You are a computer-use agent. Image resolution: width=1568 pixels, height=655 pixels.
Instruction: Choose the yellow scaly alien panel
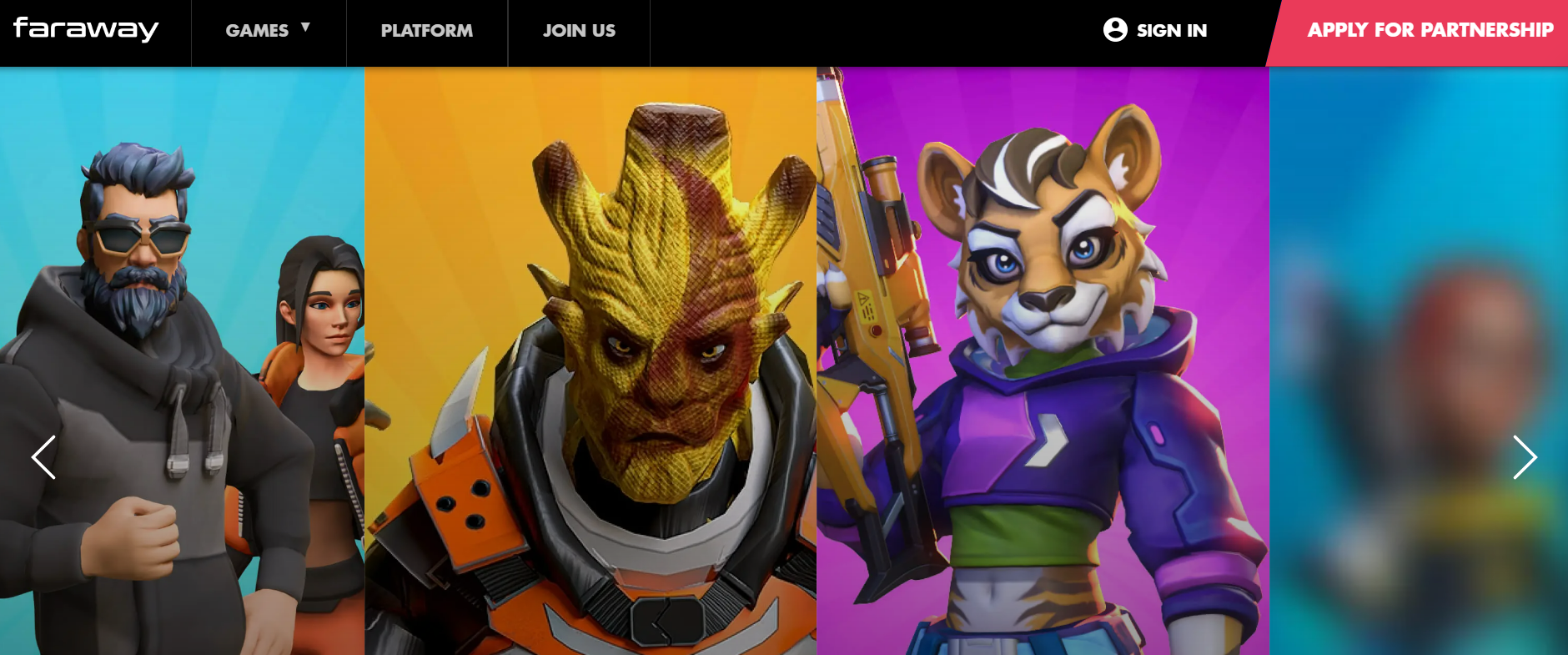591,359
